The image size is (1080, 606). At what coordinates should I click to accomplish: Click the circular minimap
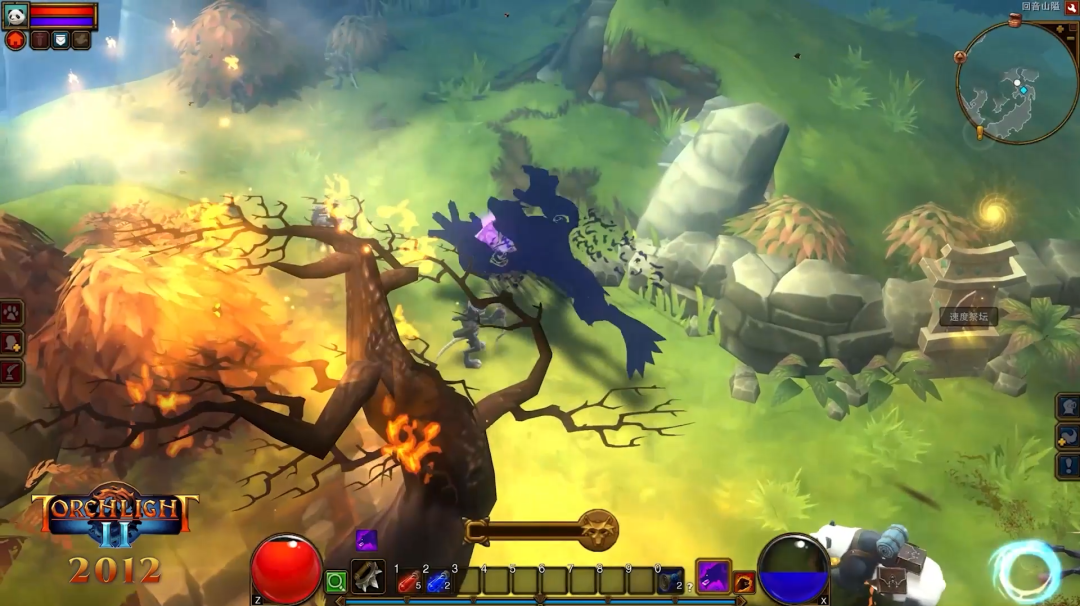coord(1016,83)
